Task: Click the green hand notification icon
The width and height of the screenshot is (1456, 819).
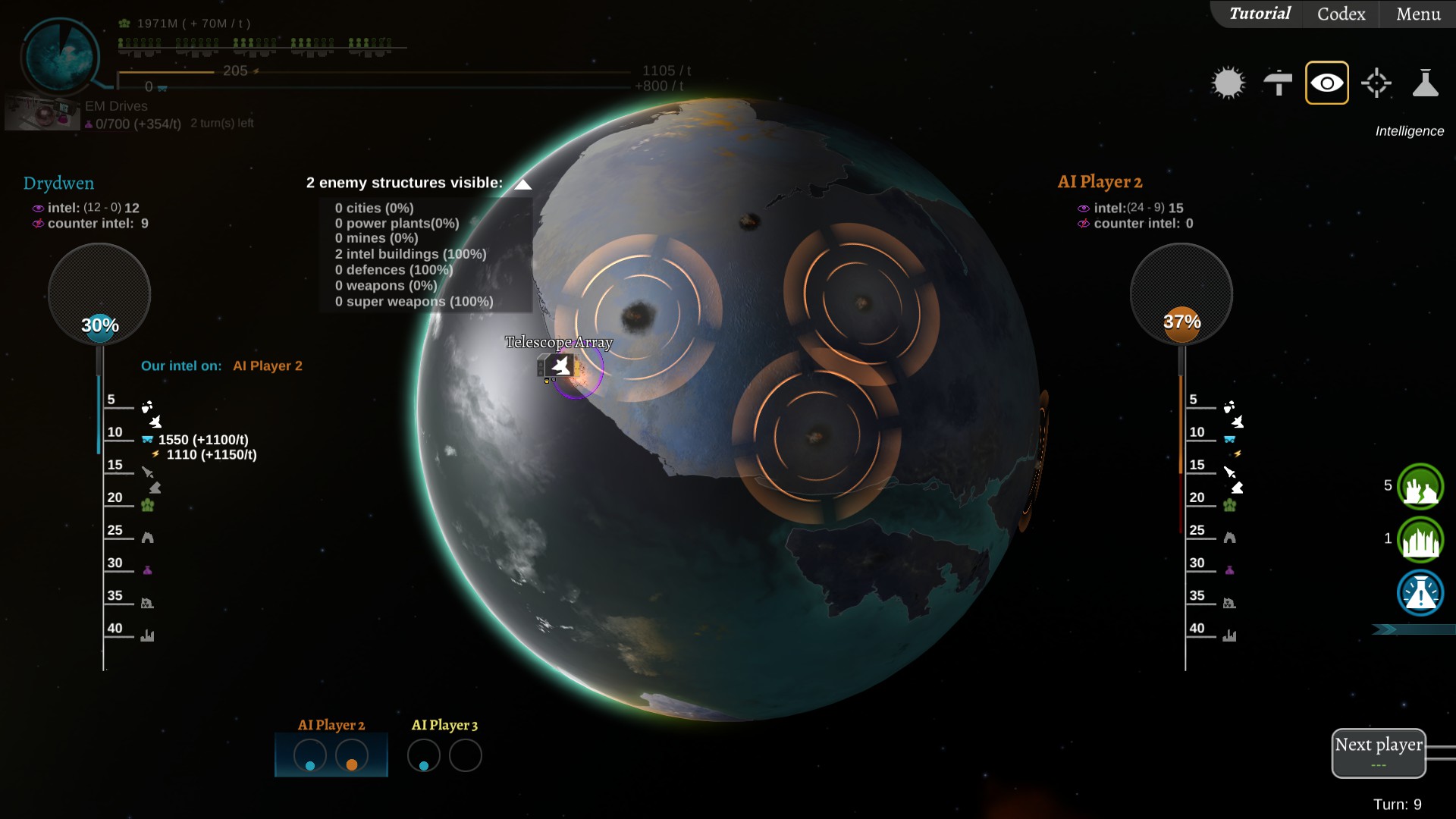Action: click(1420, 486)
